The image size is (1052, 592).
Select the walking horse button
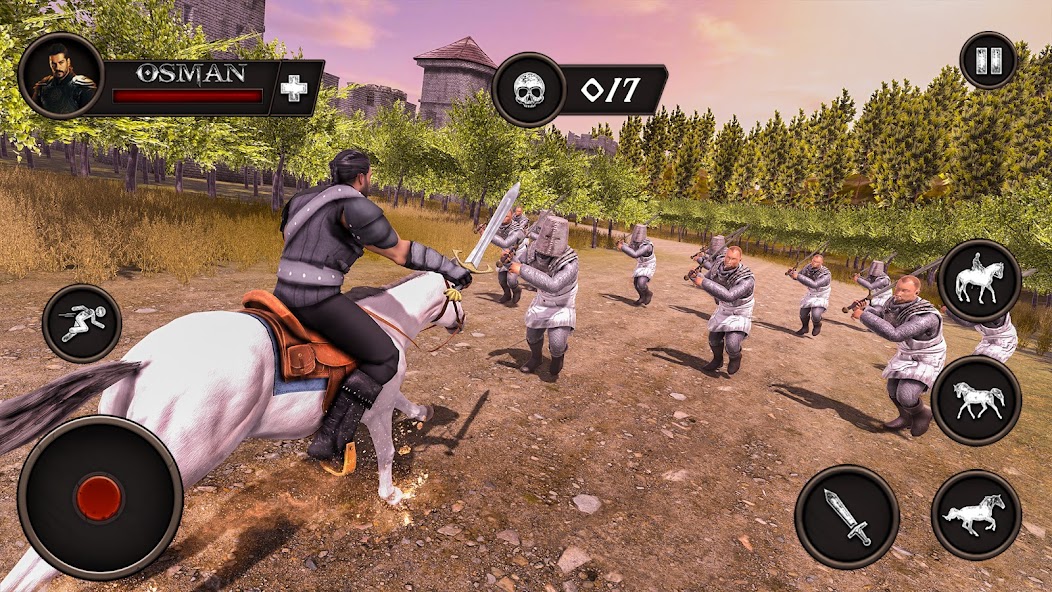975,400
